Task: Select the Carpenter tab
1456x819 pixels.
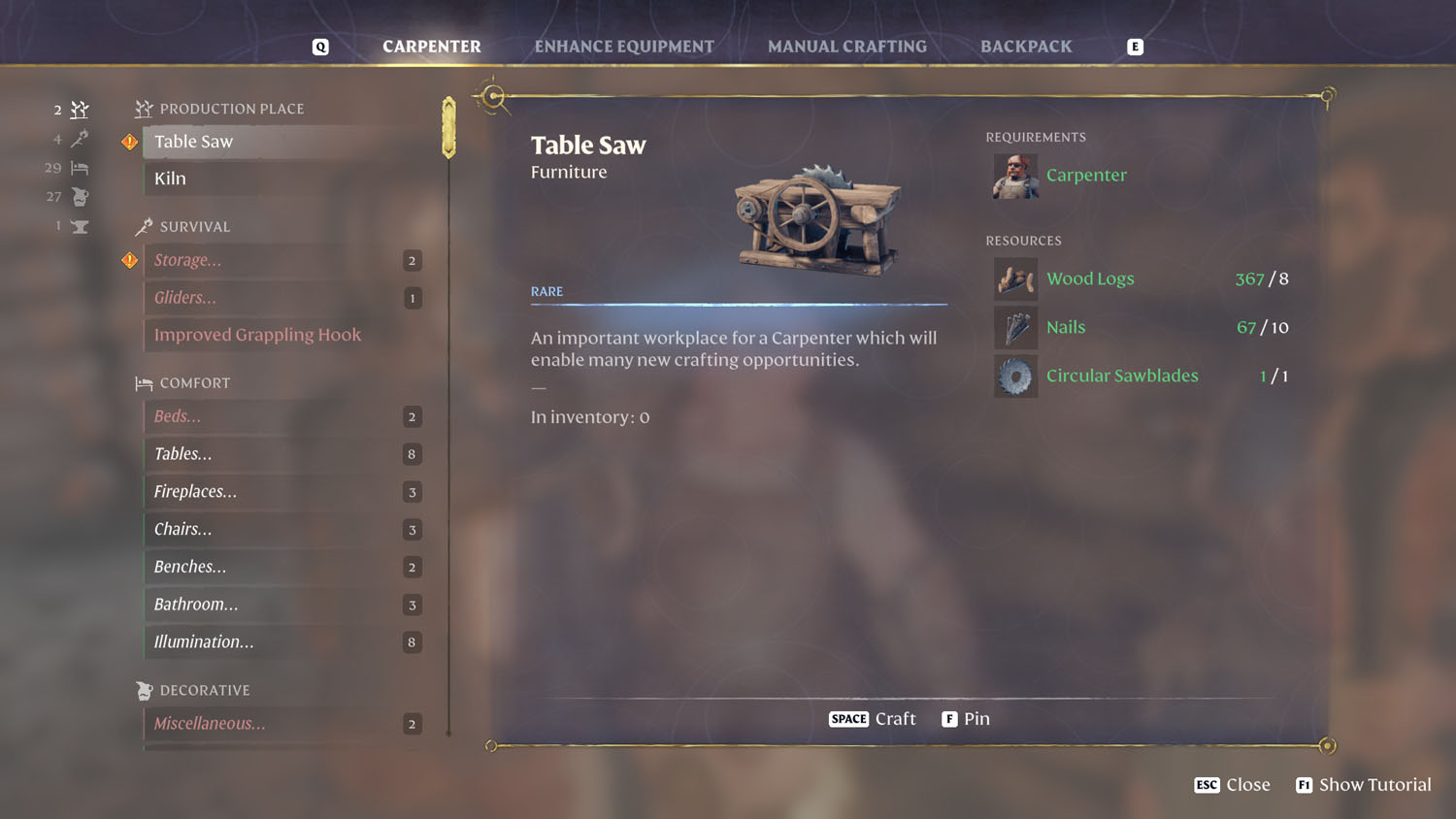Action: 432,47
